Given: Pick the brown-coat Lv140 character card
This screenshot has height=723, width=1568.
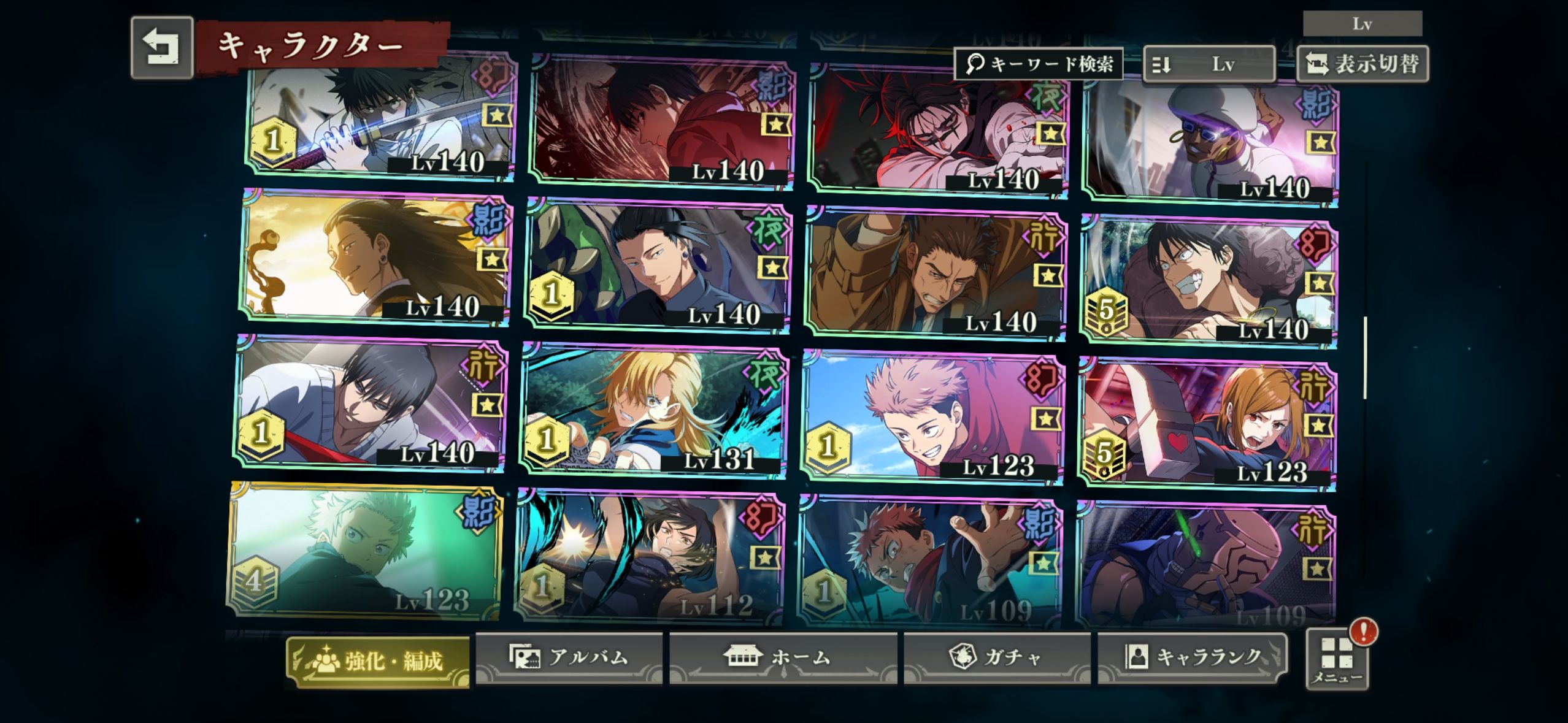Looking at the screenshot, I should pos(935,274).
